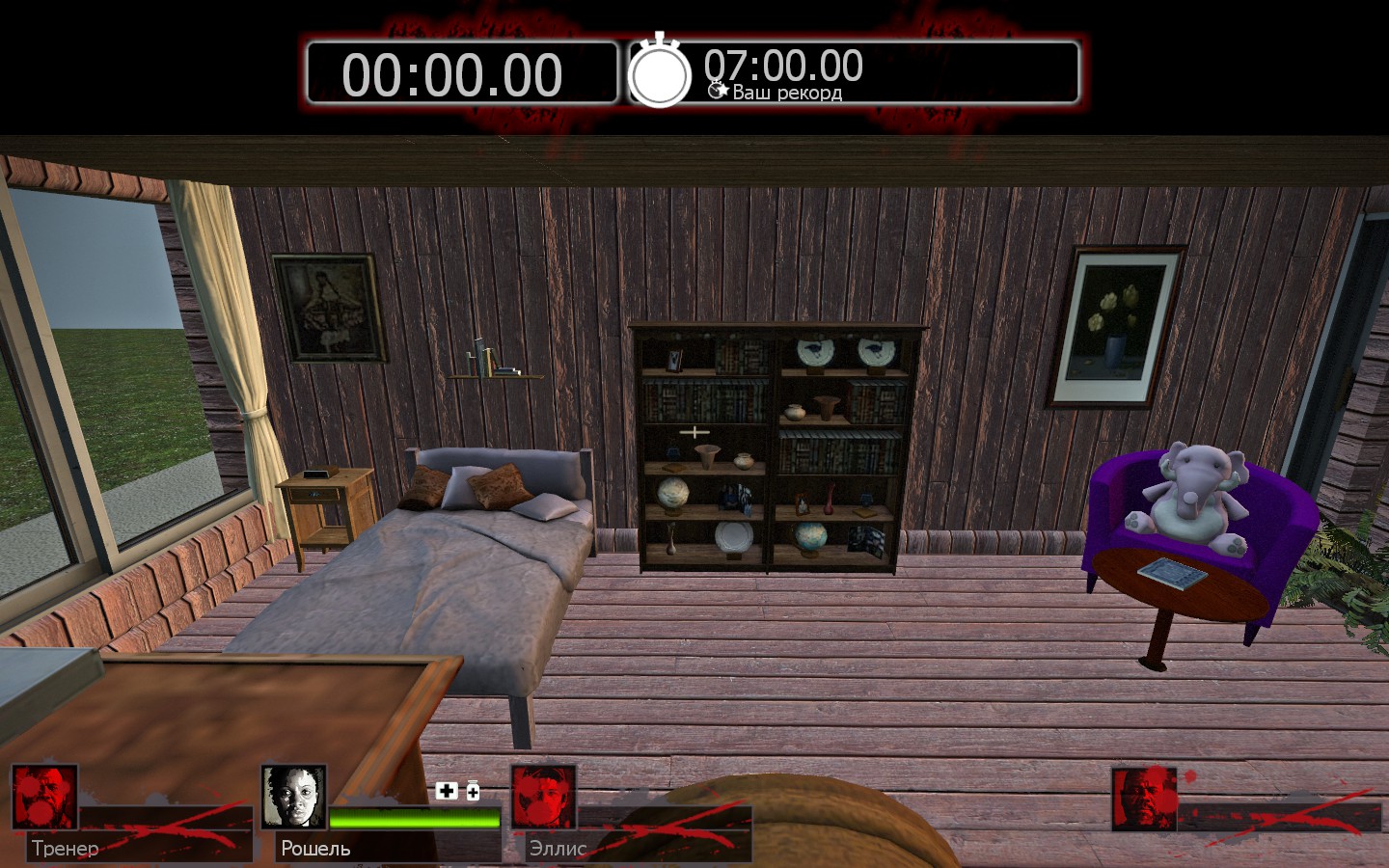The height and width of the screenshot is (868, 1389).
Task: Choose Эллис's bloodied portrait
Action: pyautogui.click(x=543, y=797)
